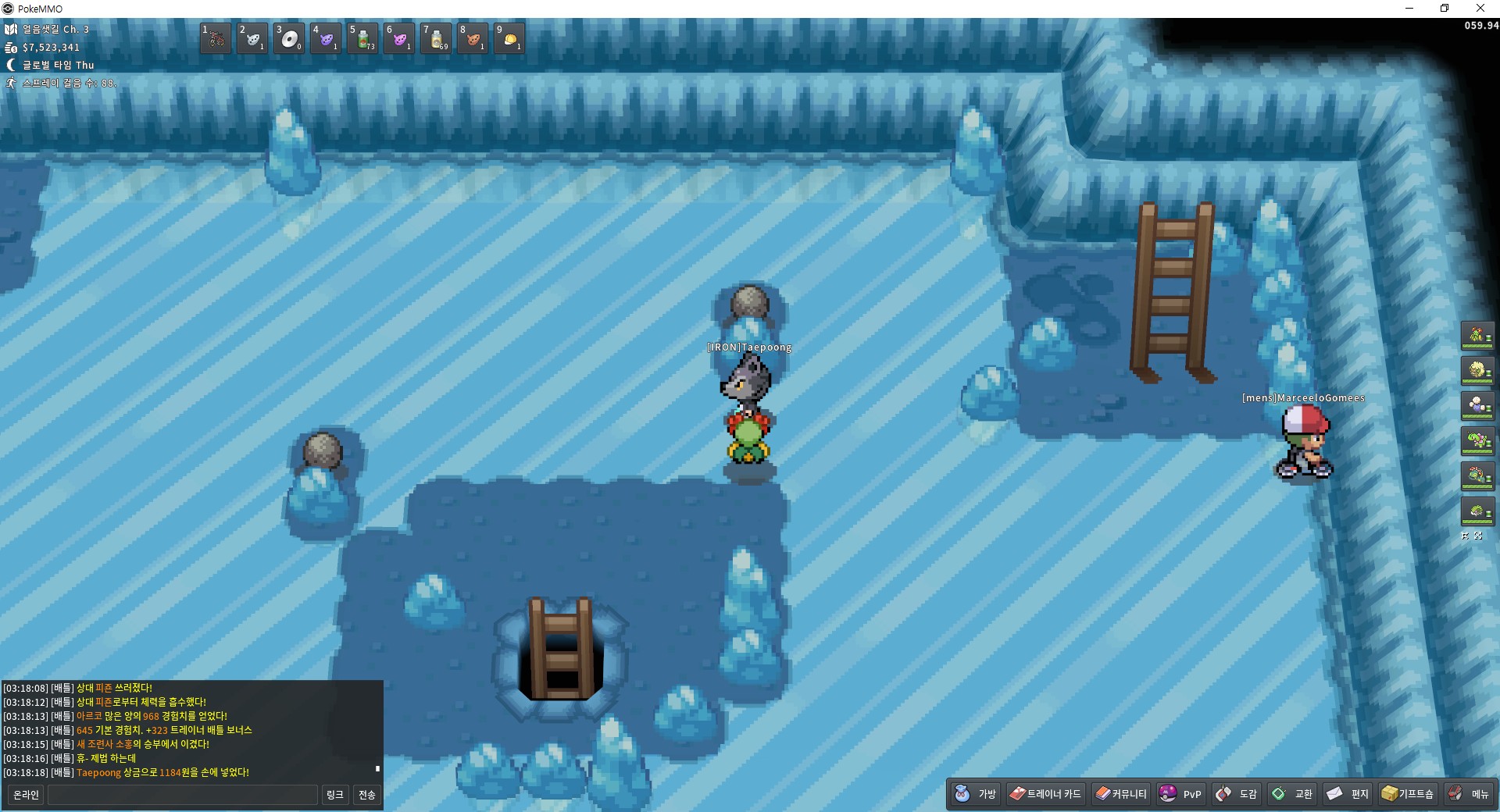Open the PvP menu
The height and width of the screenshot is (812, 1500).
pyautogui.click(x=1180, y=794)
